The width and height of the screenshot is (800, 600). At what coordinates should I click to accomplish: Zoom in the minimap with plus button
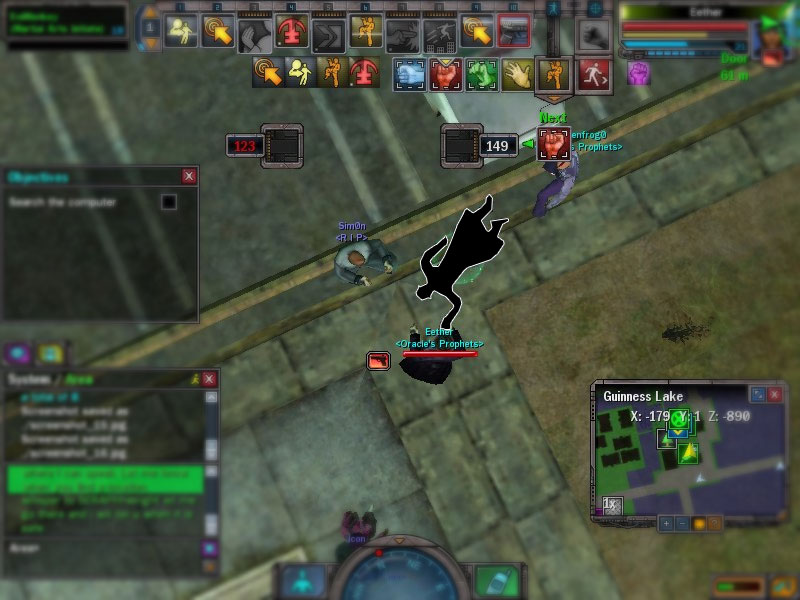pyautogui.click(x=666, y=523)
